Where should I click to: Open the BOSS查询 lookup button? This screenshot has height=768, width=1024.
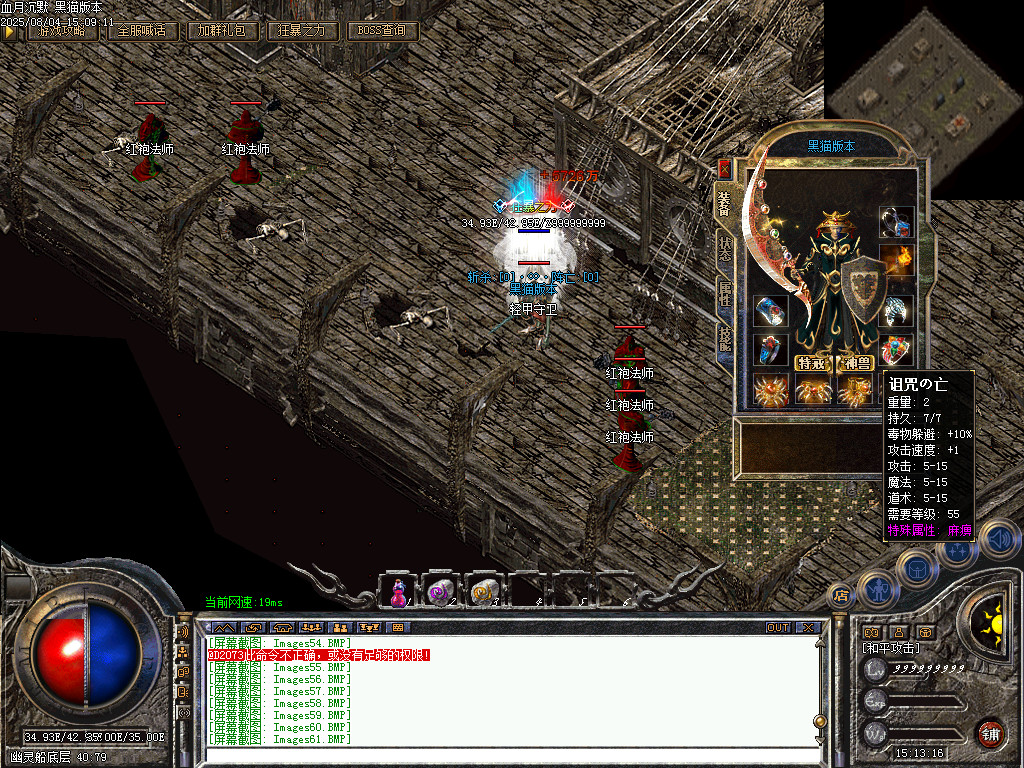click(x=382, y=31)
